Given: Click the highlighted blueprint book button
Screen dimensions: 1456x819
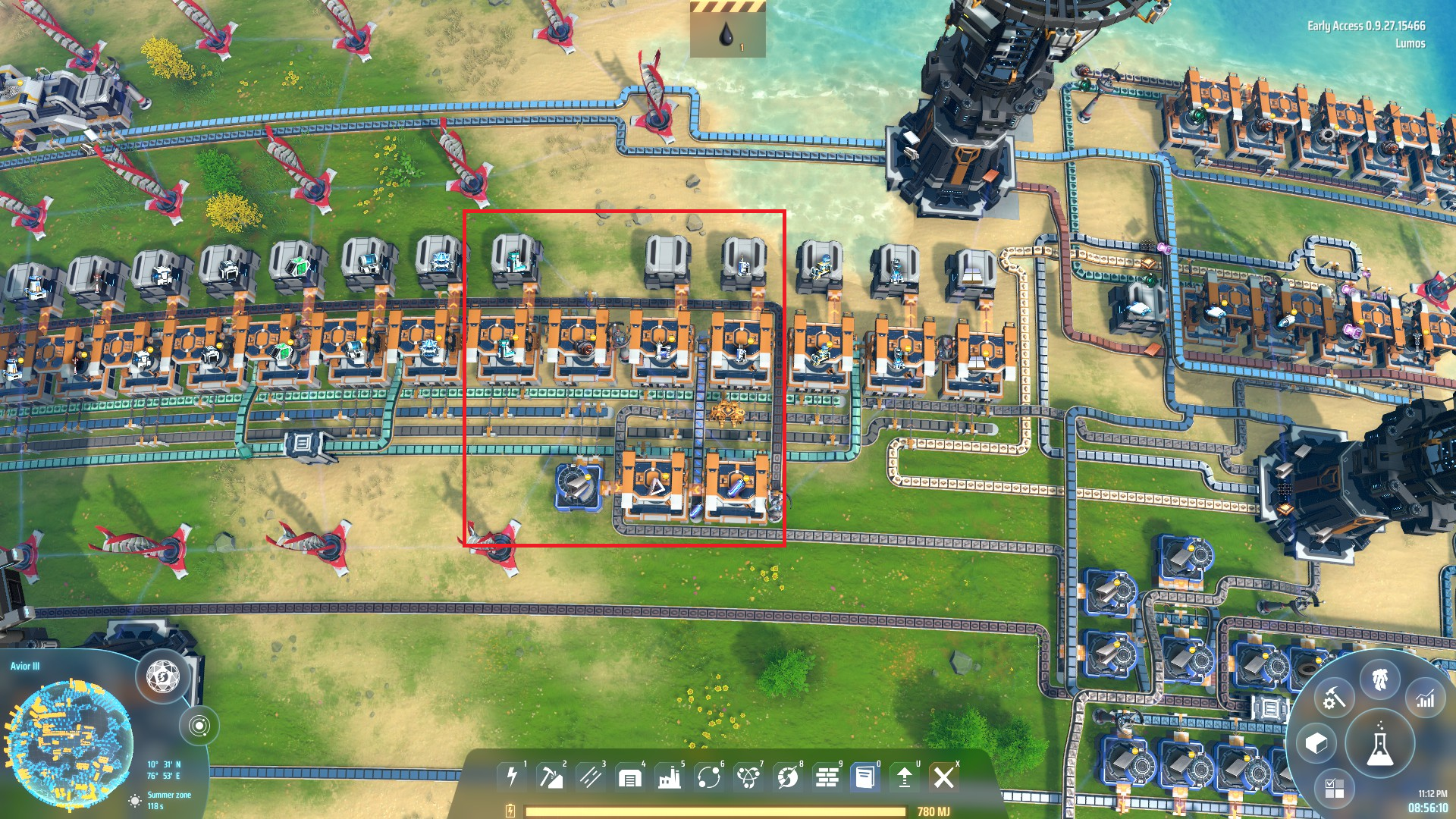Looking at the screenshot, I should (865, 777).
